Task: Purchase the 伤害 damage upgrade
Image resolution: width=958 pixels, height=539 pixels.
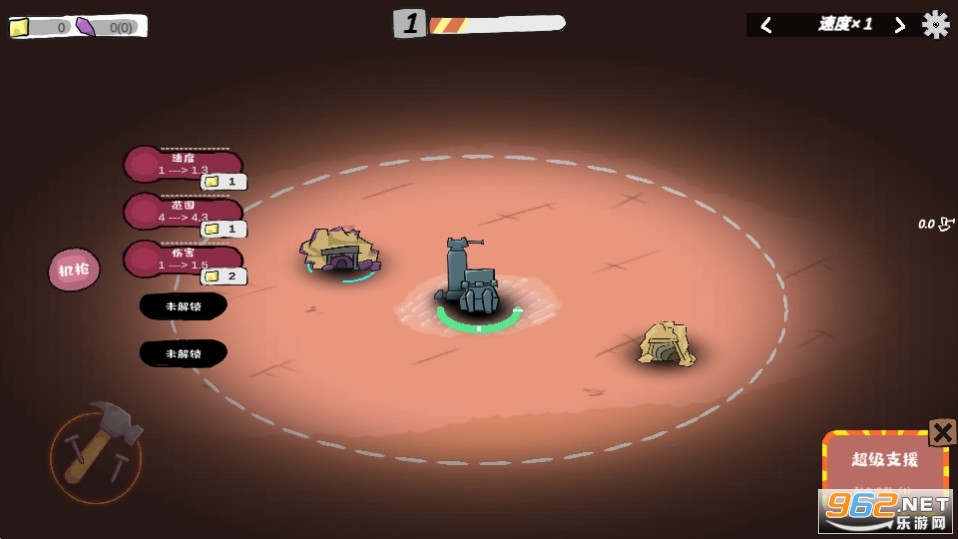Action: (x=185, y=260)
